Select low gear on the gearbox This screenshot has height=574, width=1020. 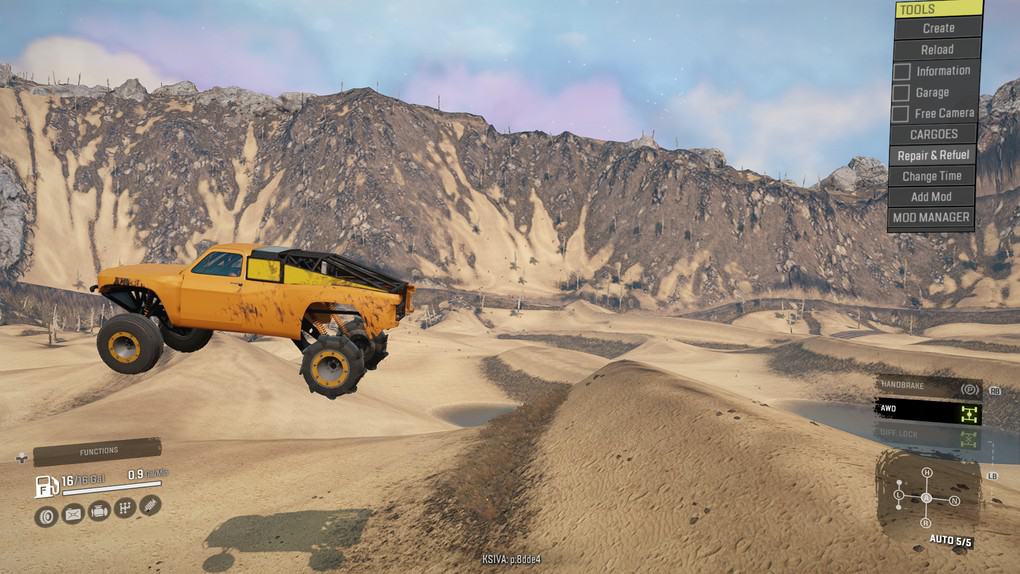click(x=899, y=496)
